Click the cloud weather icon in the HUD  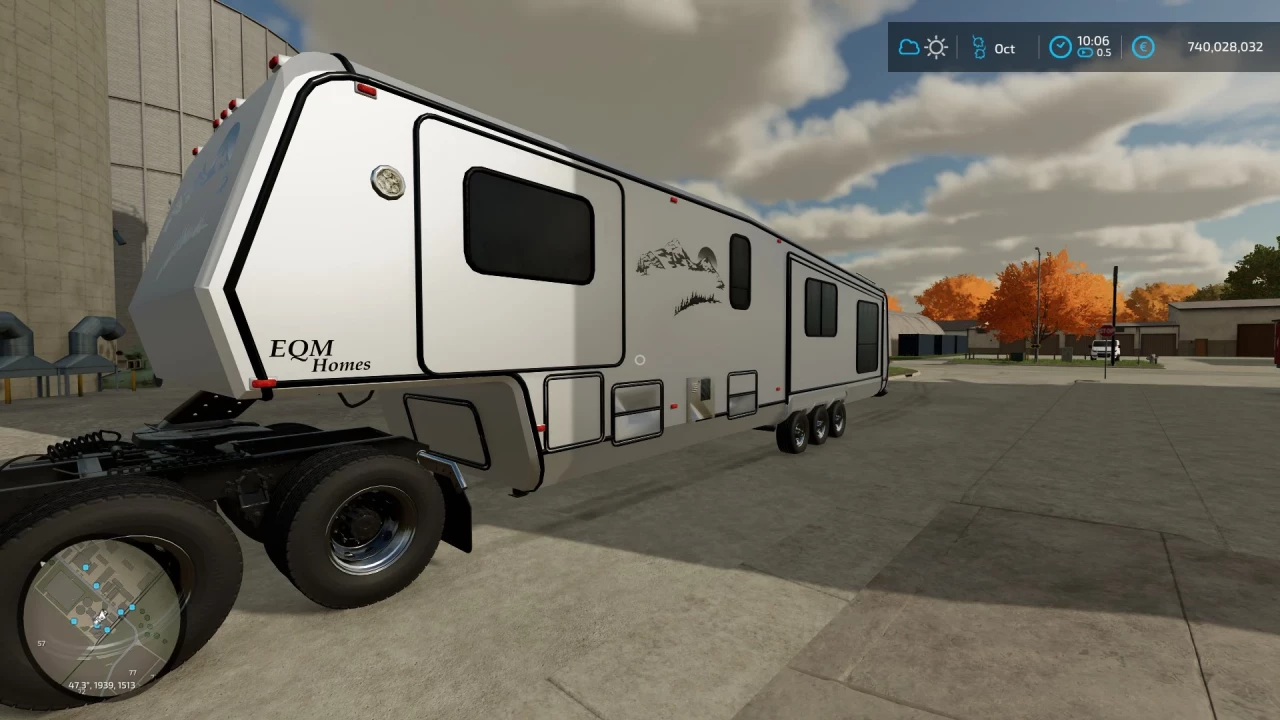[x=910, y=47]
